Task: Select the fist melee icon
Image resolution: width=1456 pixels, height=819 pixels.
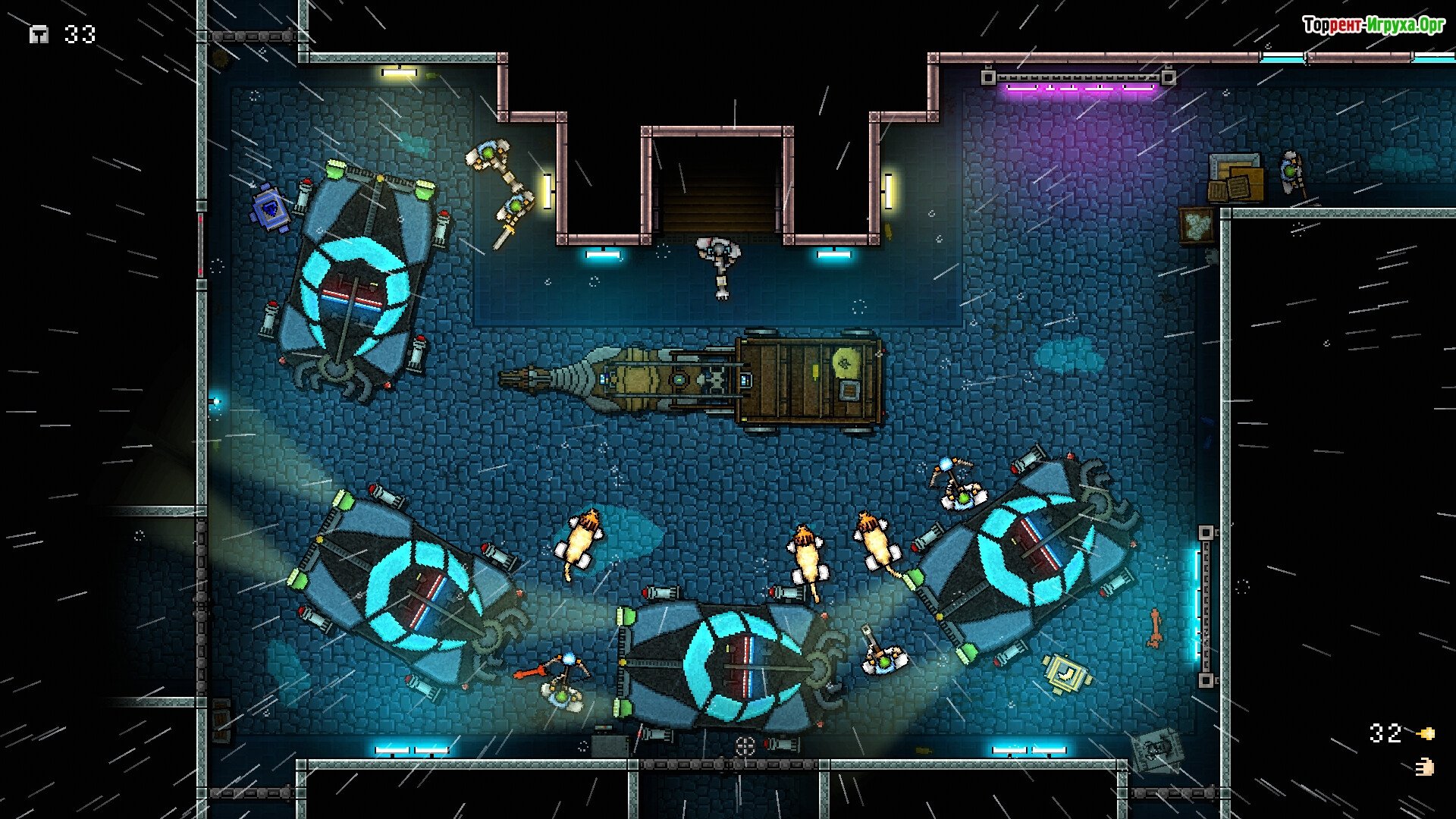Action: 1425,767
